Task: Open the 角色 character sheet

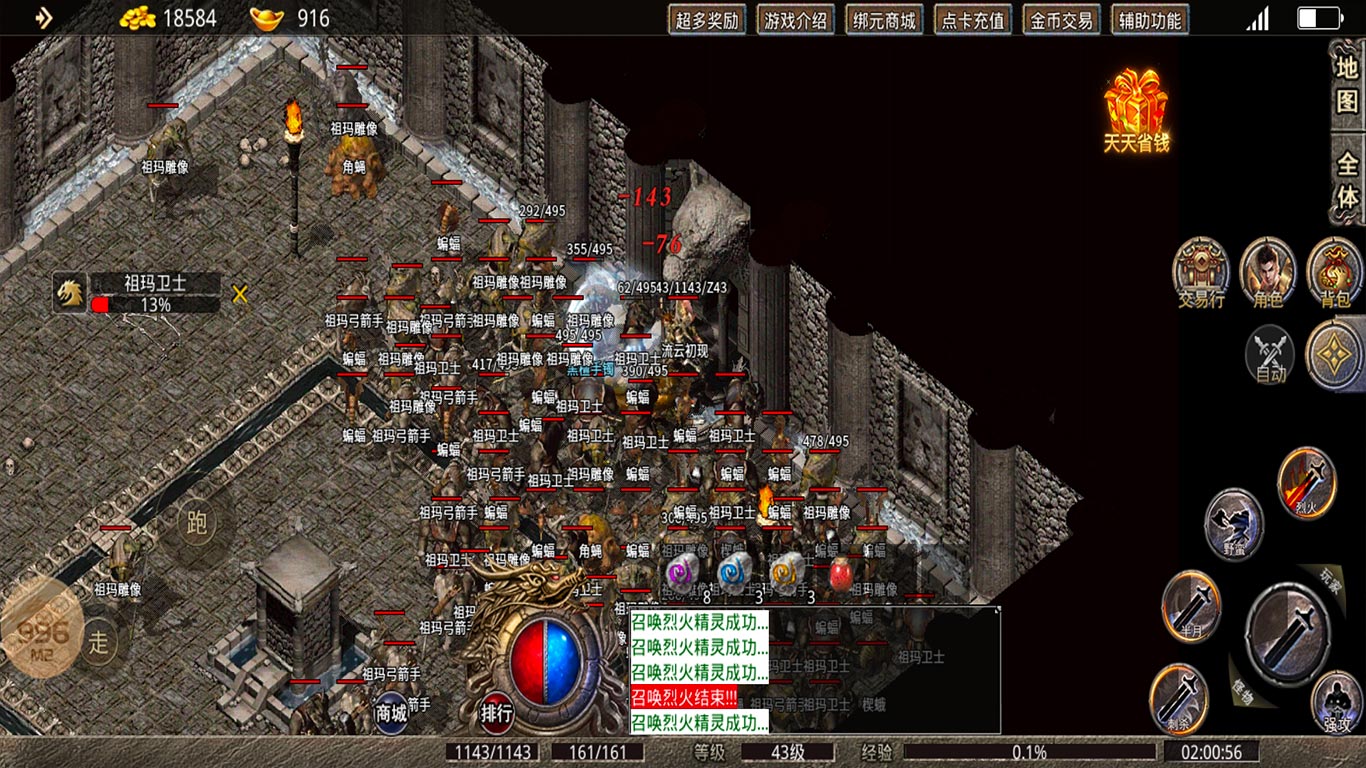Action: tap(1268, 271)
